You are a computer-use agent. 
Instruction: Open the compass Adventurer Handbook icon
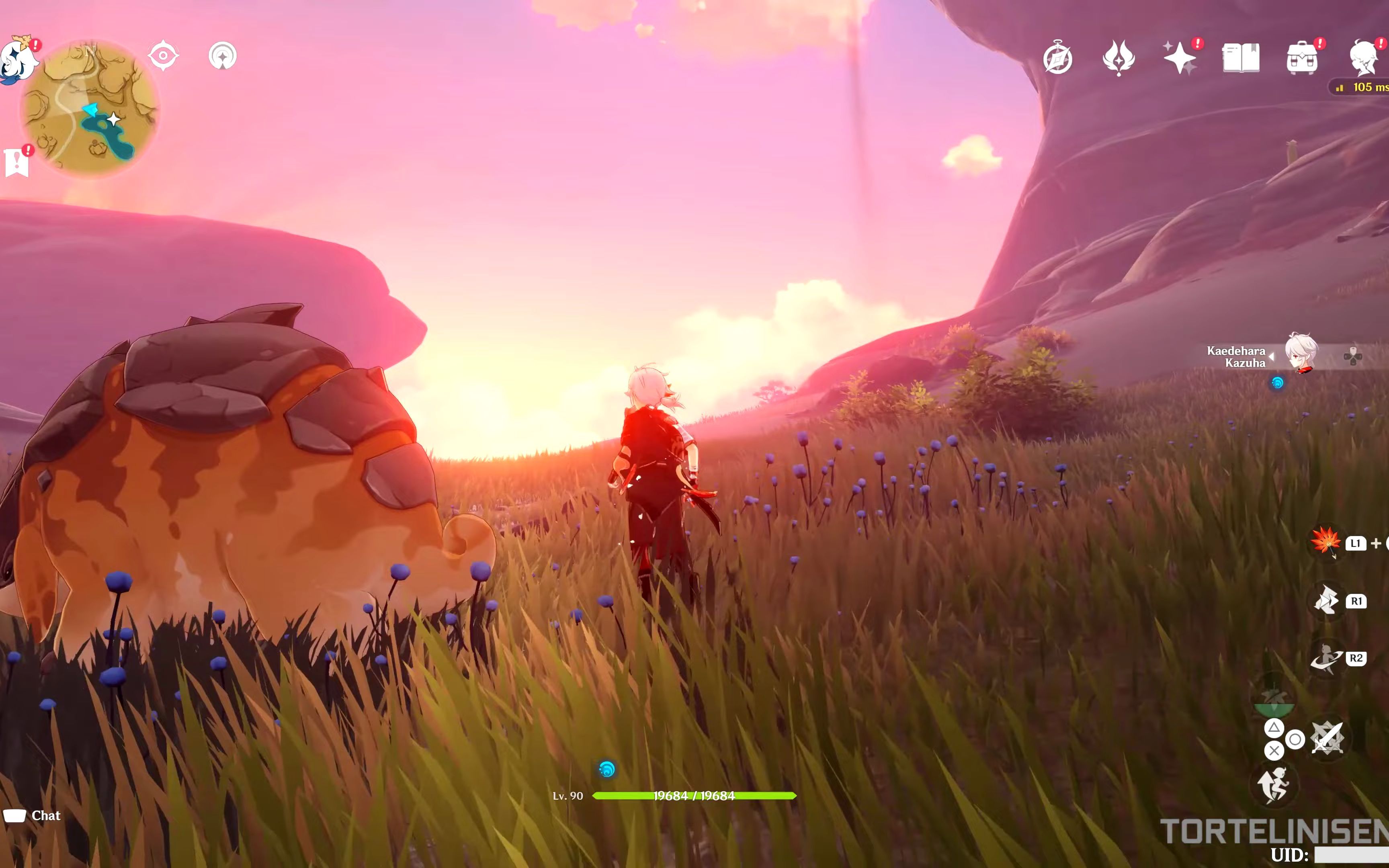click(x=1057, y=58)
